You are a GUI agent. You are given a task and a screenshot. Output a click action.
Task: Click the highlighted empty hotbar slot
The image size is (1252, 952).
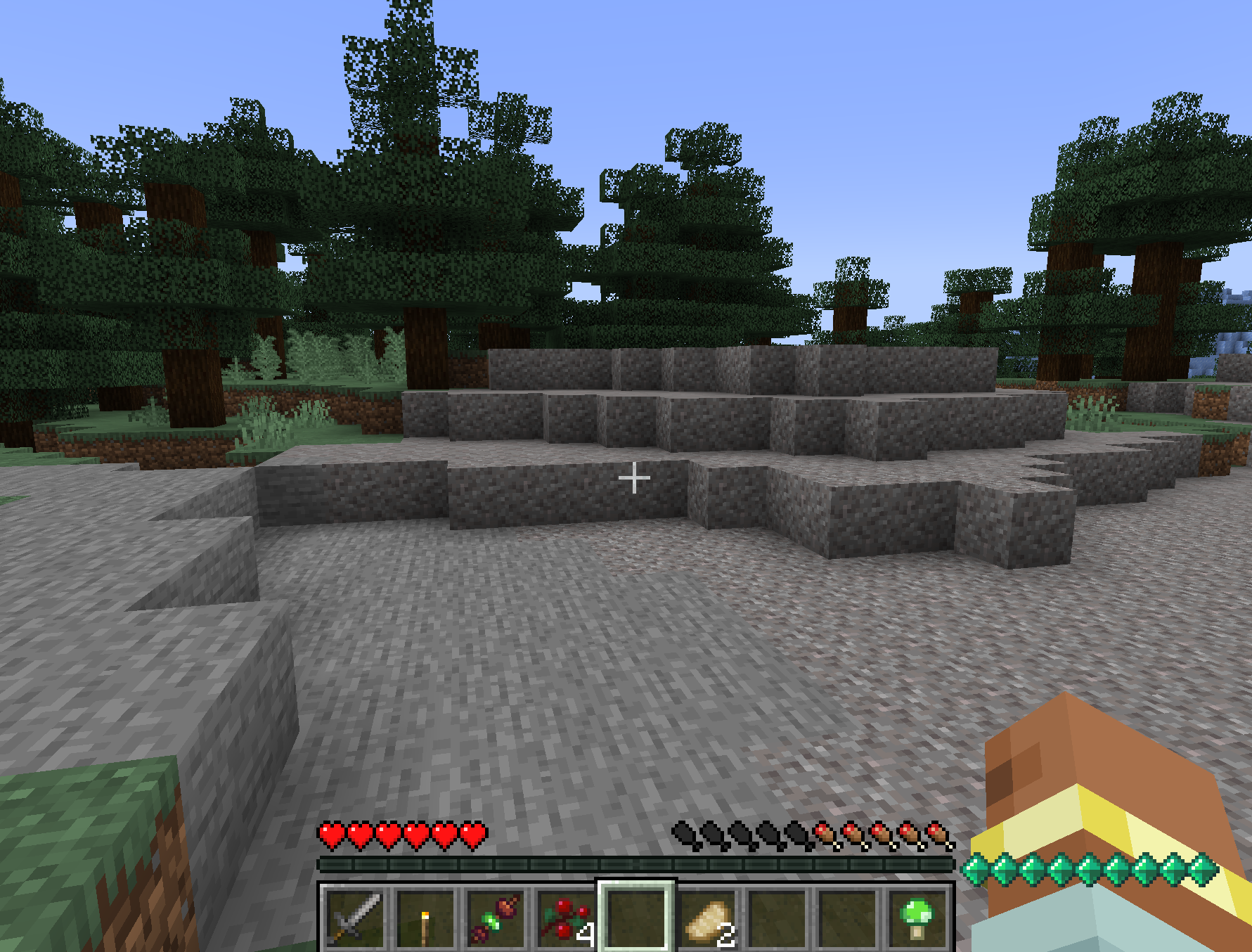[636, 918]
